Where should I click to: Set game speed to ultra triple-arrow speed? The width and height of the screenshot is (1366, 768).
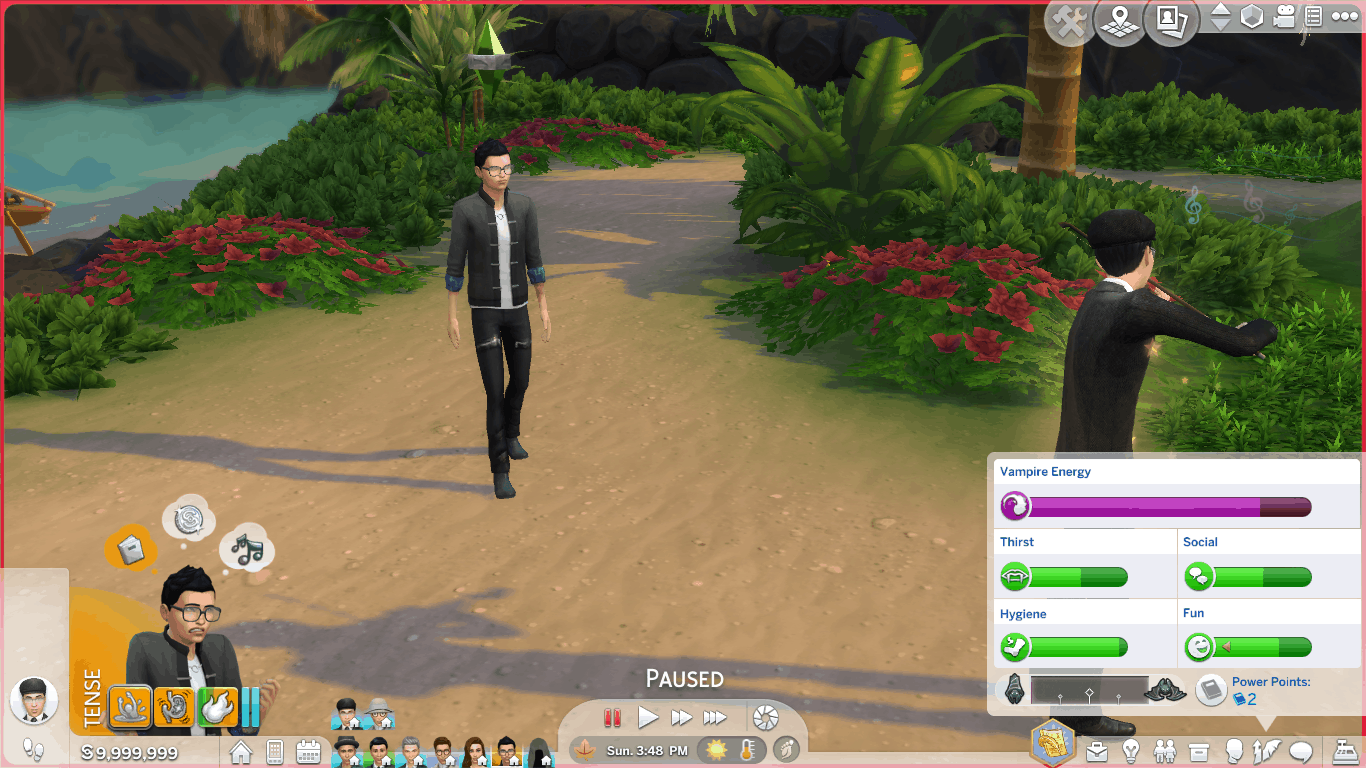click(x=715, y=717)
